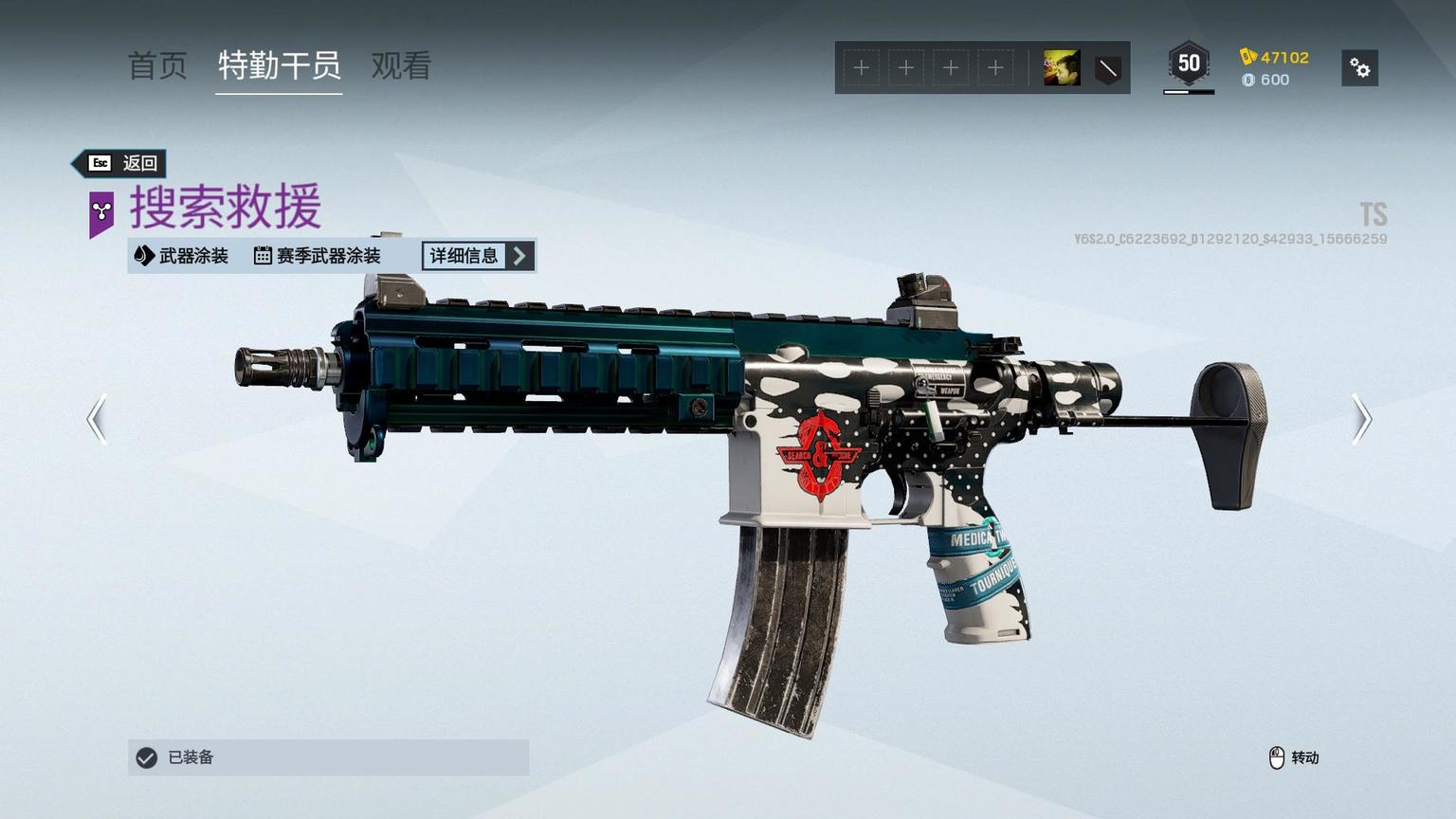Show the previous weapon skin
1456x819 pixels.
(97, 419)
